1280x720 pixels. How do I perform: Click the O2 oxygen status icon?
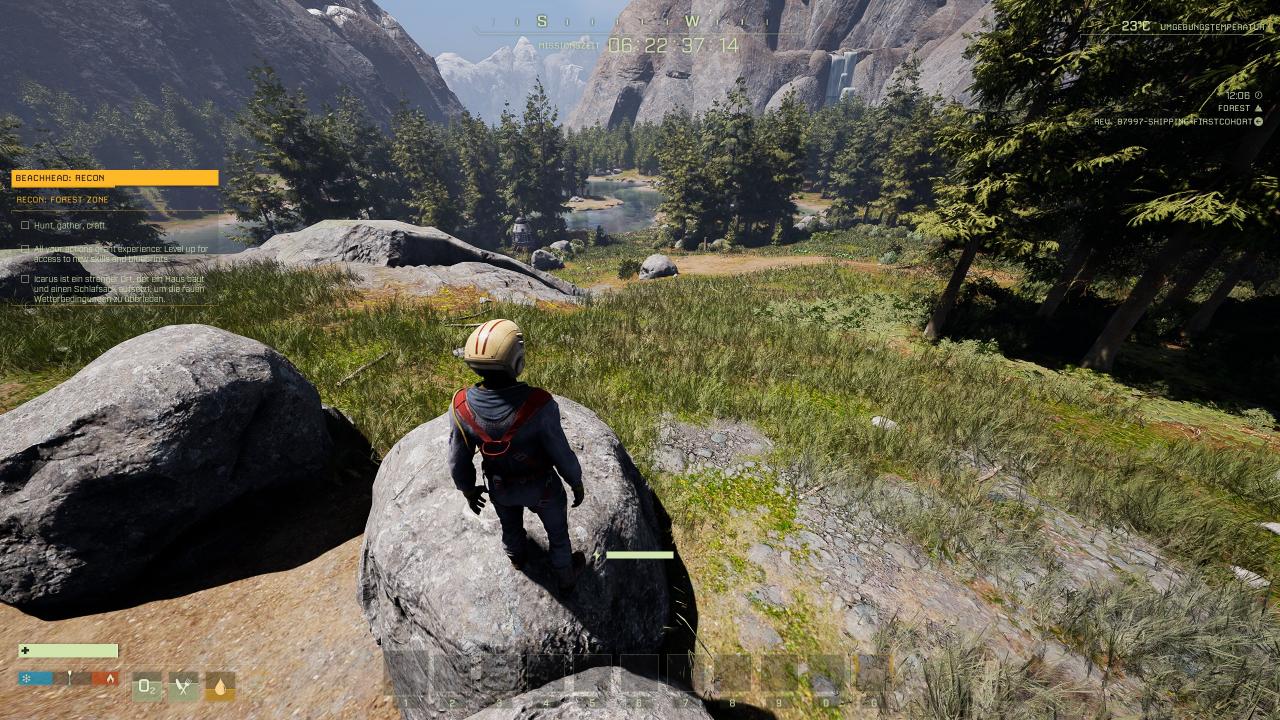tap(147, 686)
